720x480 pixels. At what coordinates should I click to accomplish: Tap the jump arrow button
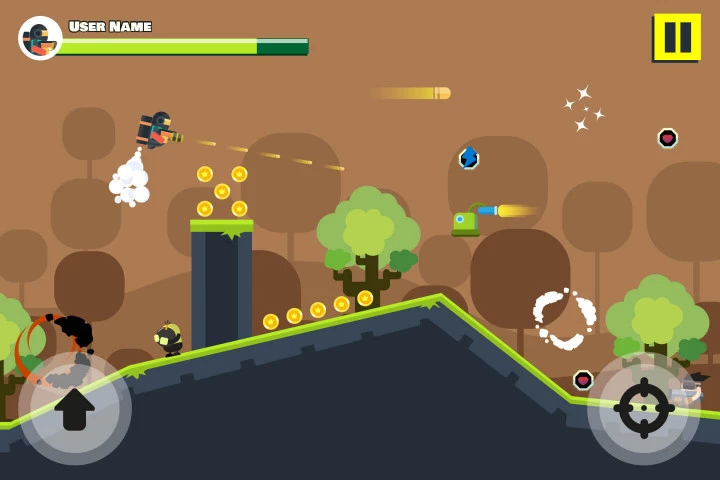[x=75, y=407]
